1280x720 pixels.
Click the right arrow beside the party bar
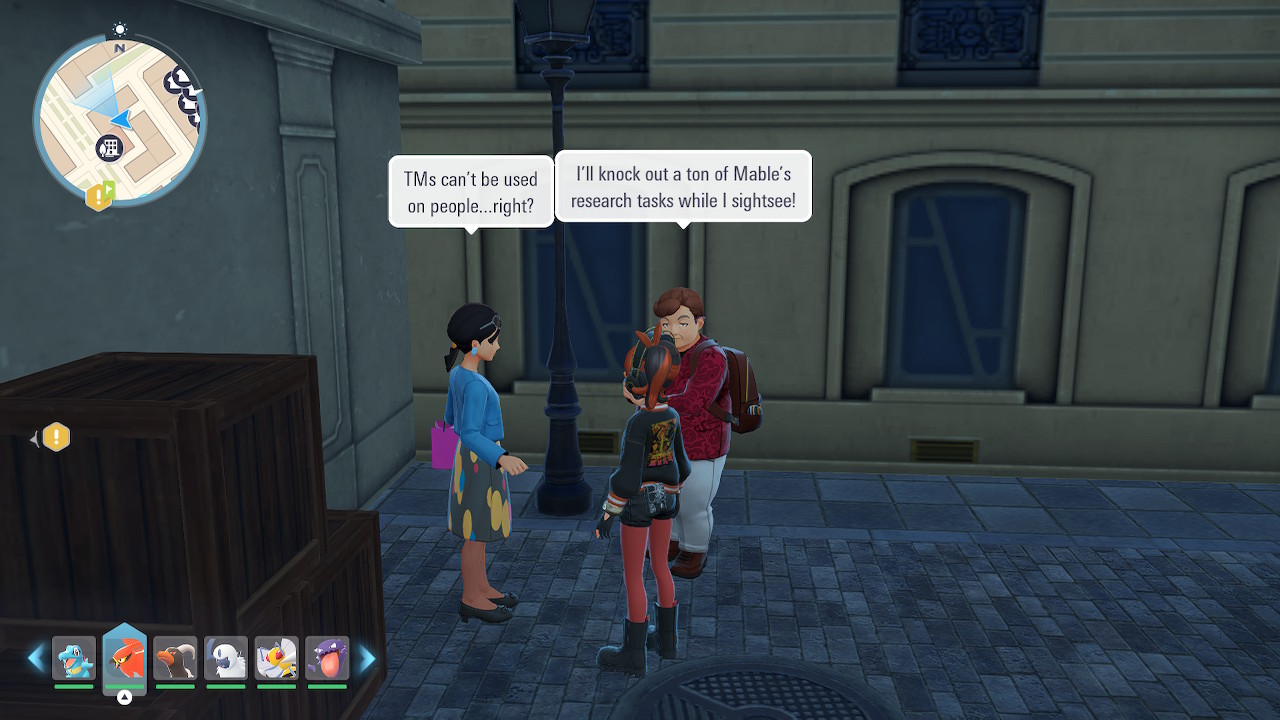(x=367, y=658)
